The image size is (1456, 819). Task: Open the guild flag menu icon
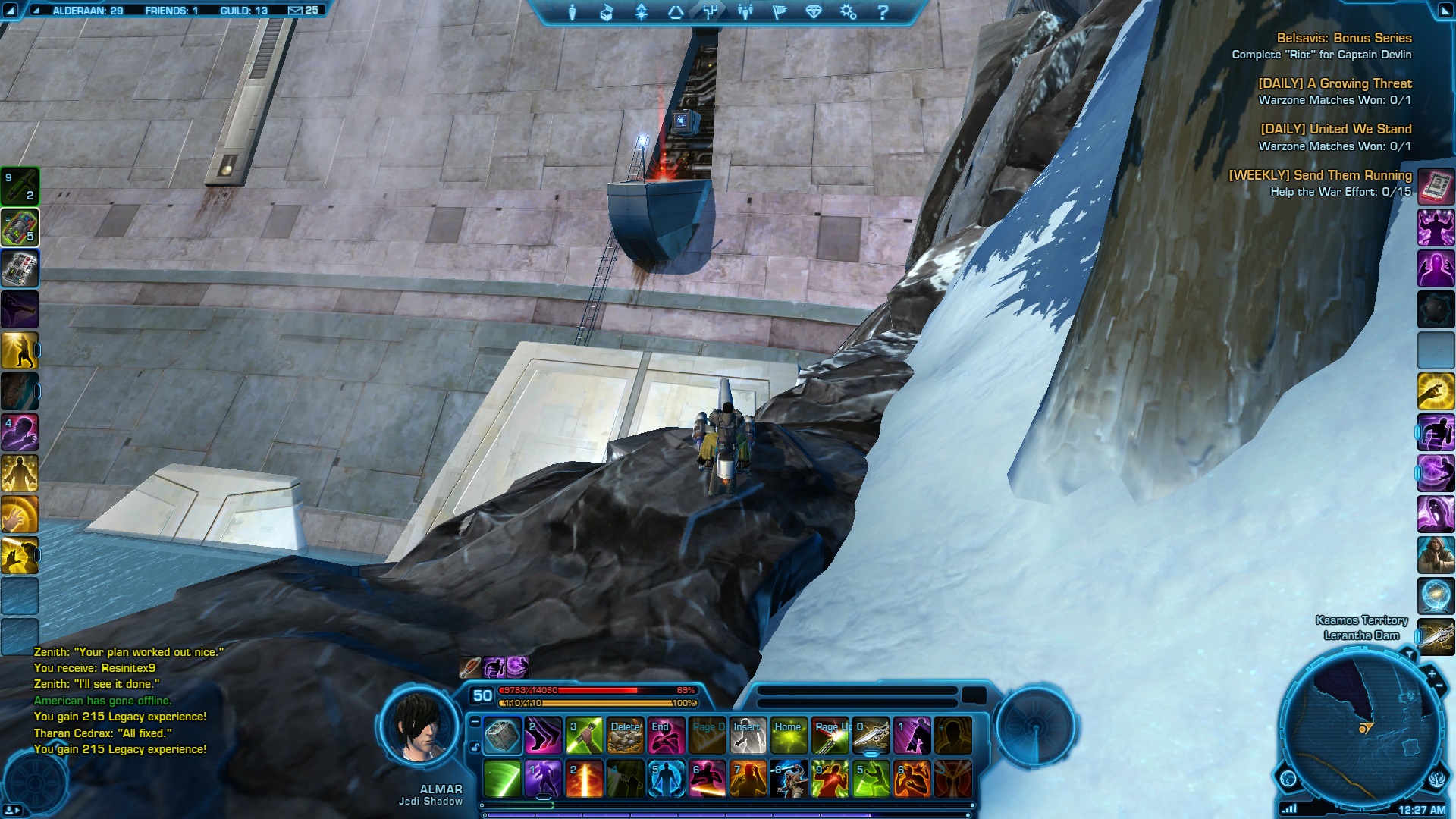click(780, 12)
